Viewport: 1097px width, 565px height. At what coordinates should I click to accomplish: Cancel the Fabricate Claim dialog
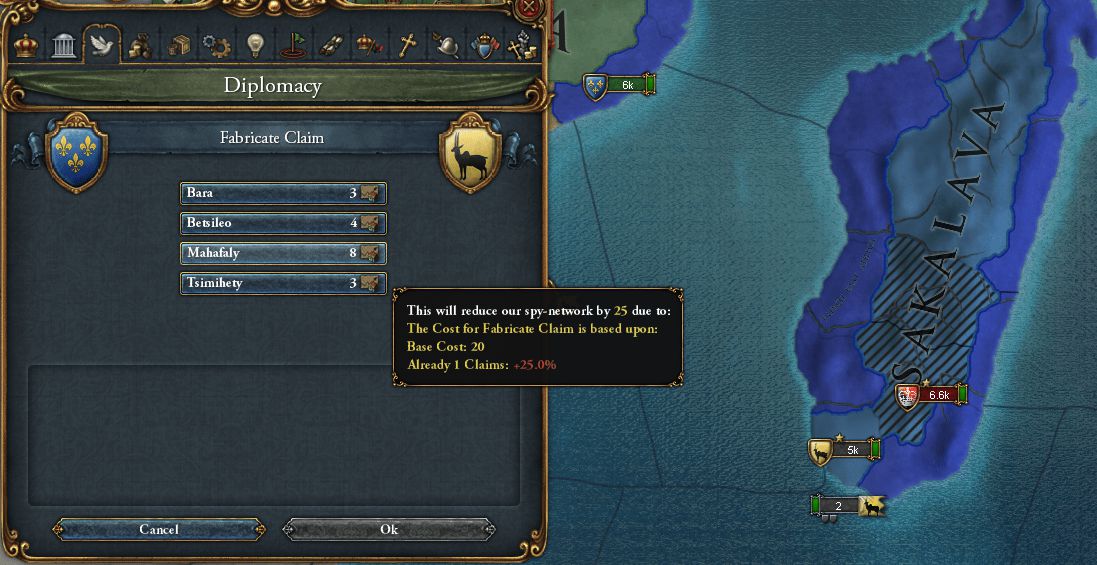tap(159, 529)
